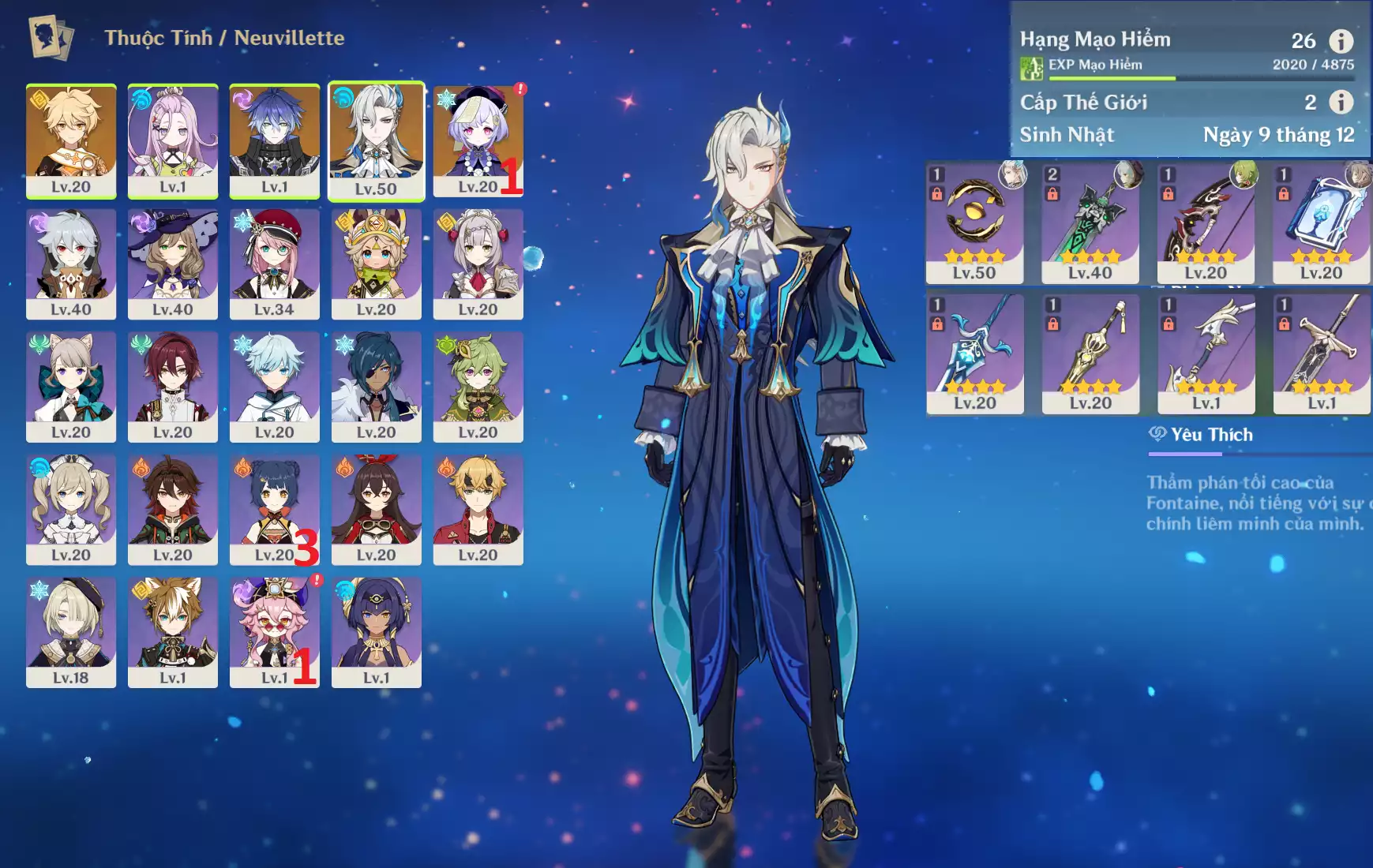Choose Candace's Lv.1 portrait
Image resolution: width=1373 pixels, height=868 pixels.
click(376, 631)
